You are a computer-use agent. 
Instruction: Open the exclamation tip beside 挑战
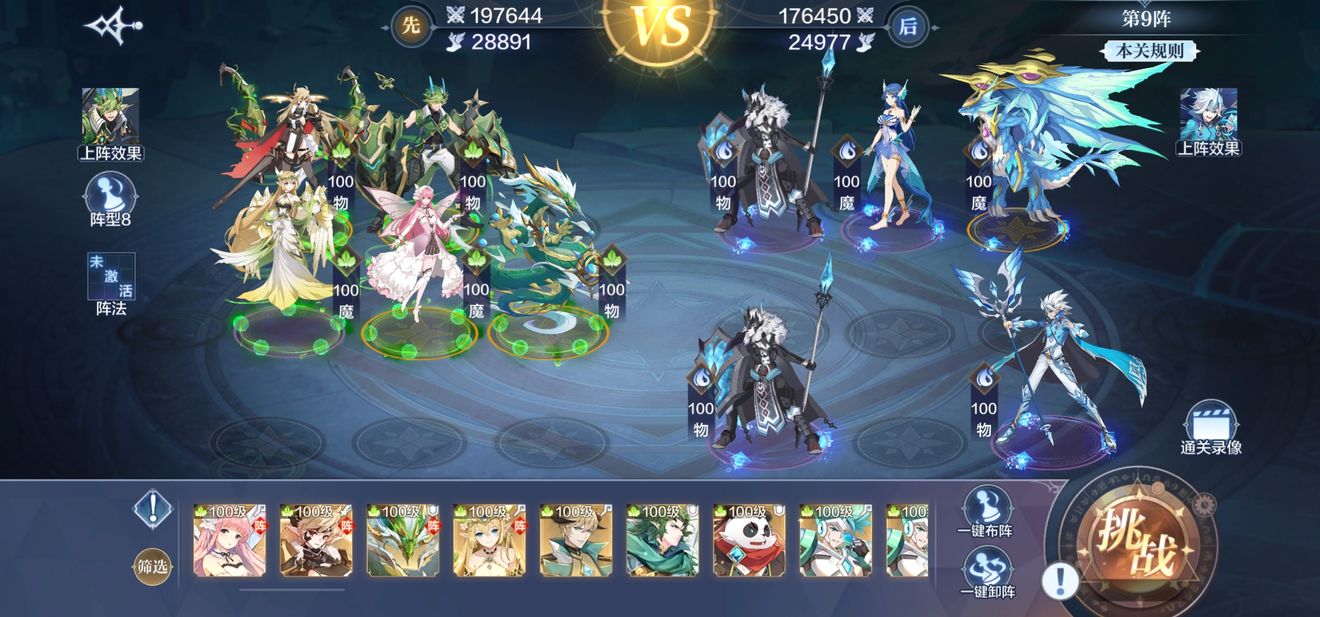click(x=1060, y=580)
